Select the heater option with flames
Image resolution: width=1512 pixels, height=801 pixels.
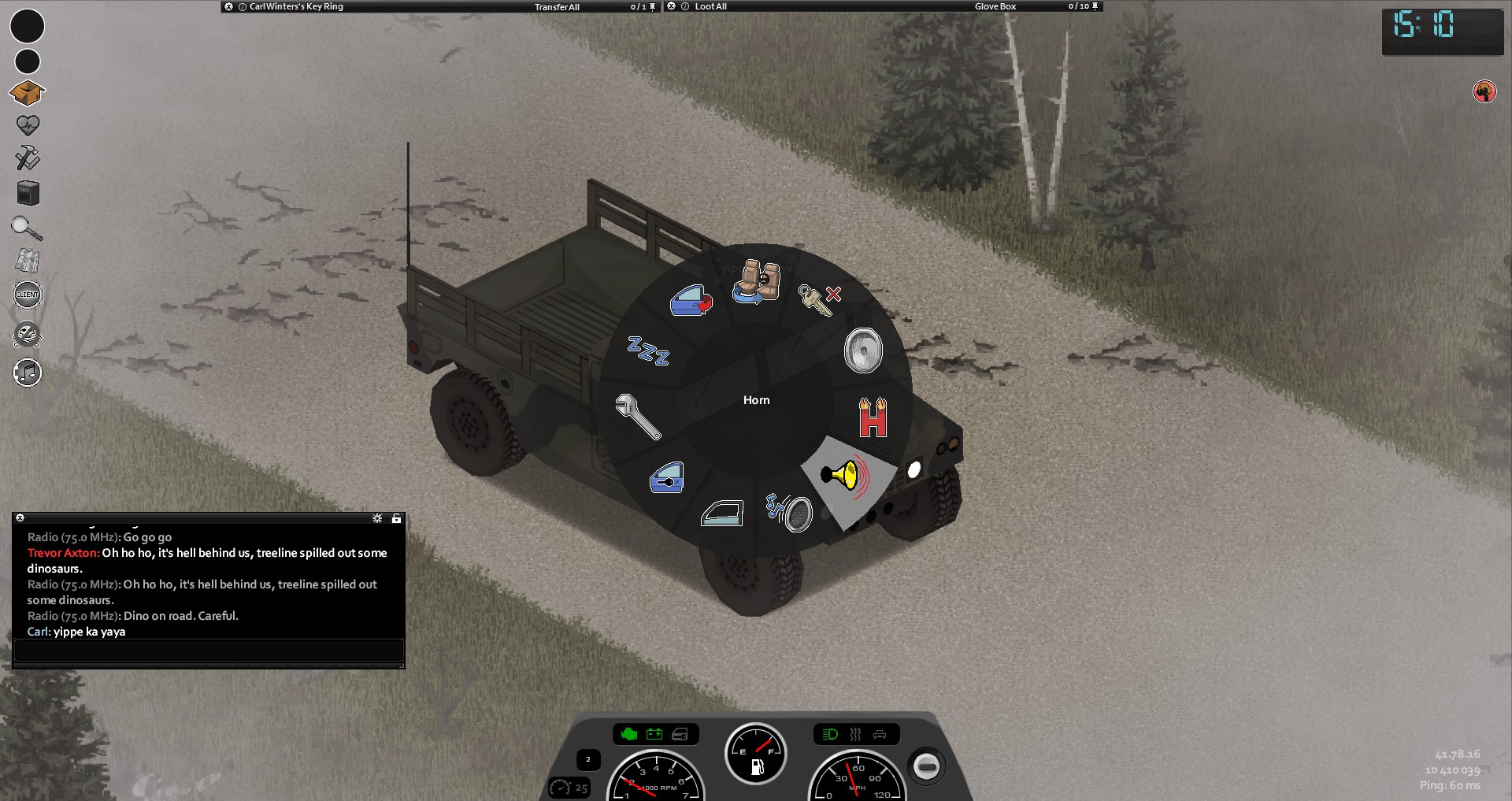coord(873,417)
